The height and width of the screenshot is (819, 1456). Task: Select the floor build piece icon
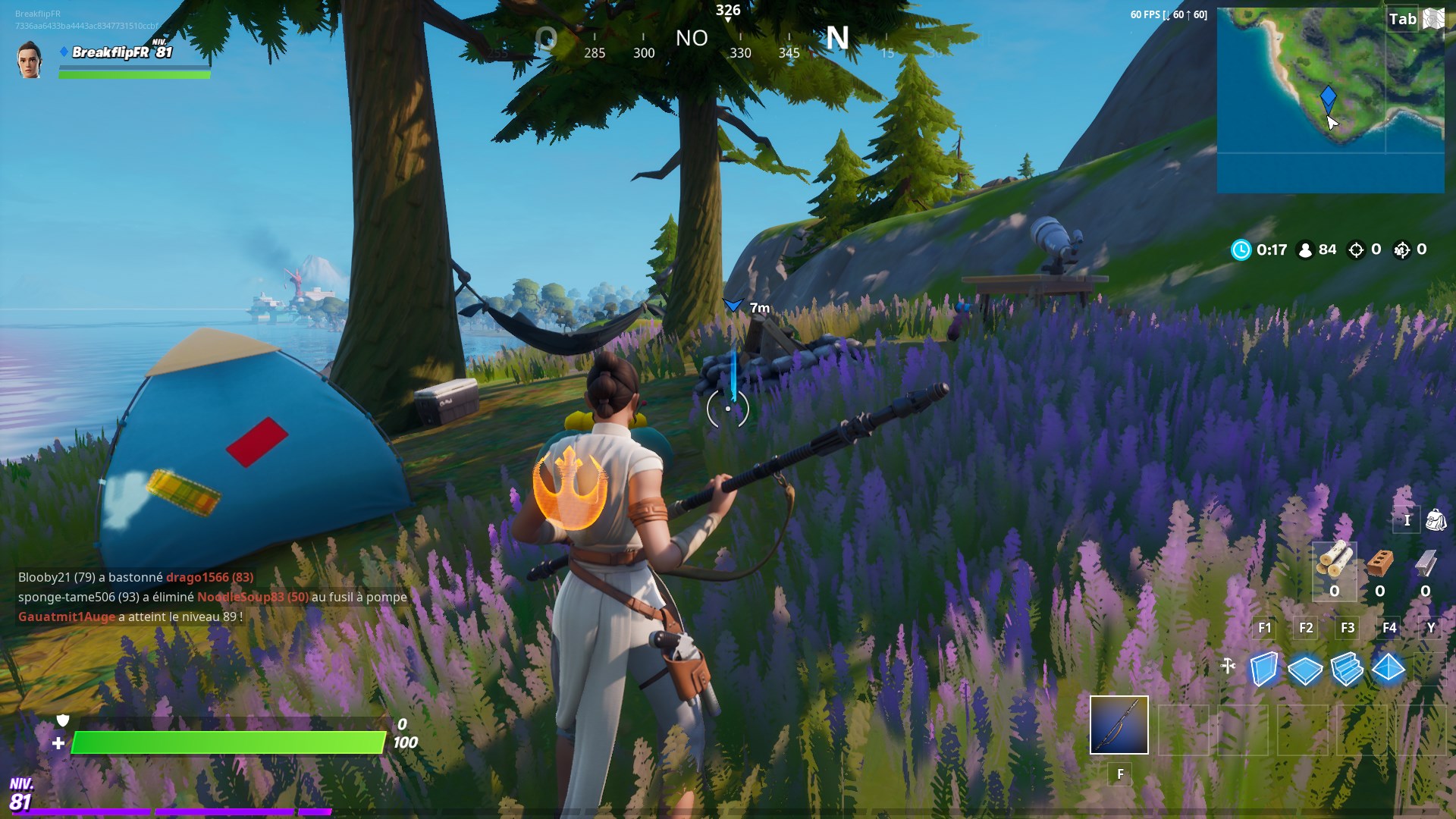pyautogui.click(x=1306, y=670)
